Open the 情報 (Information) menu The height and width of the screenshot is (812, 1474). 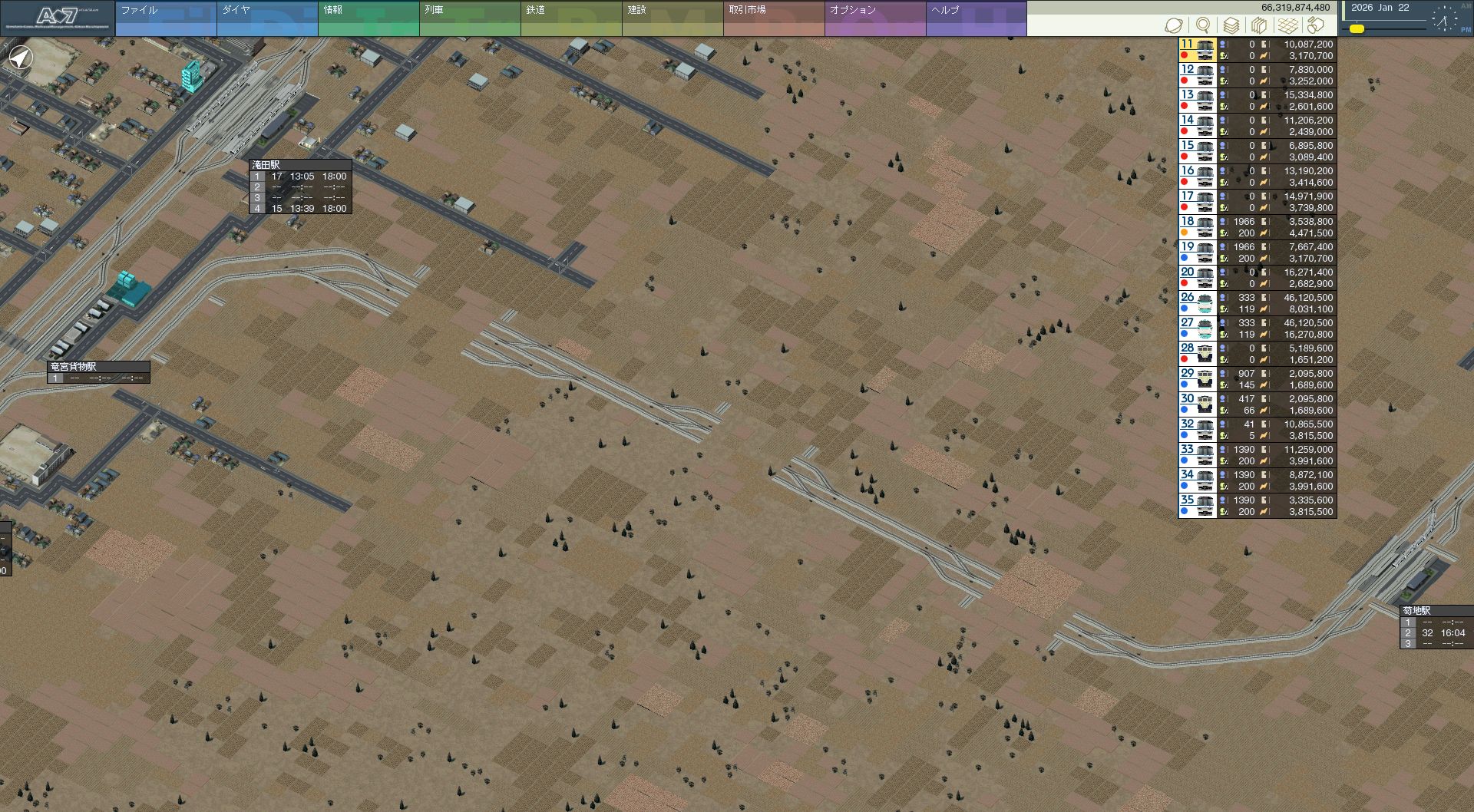pos(368,18)
